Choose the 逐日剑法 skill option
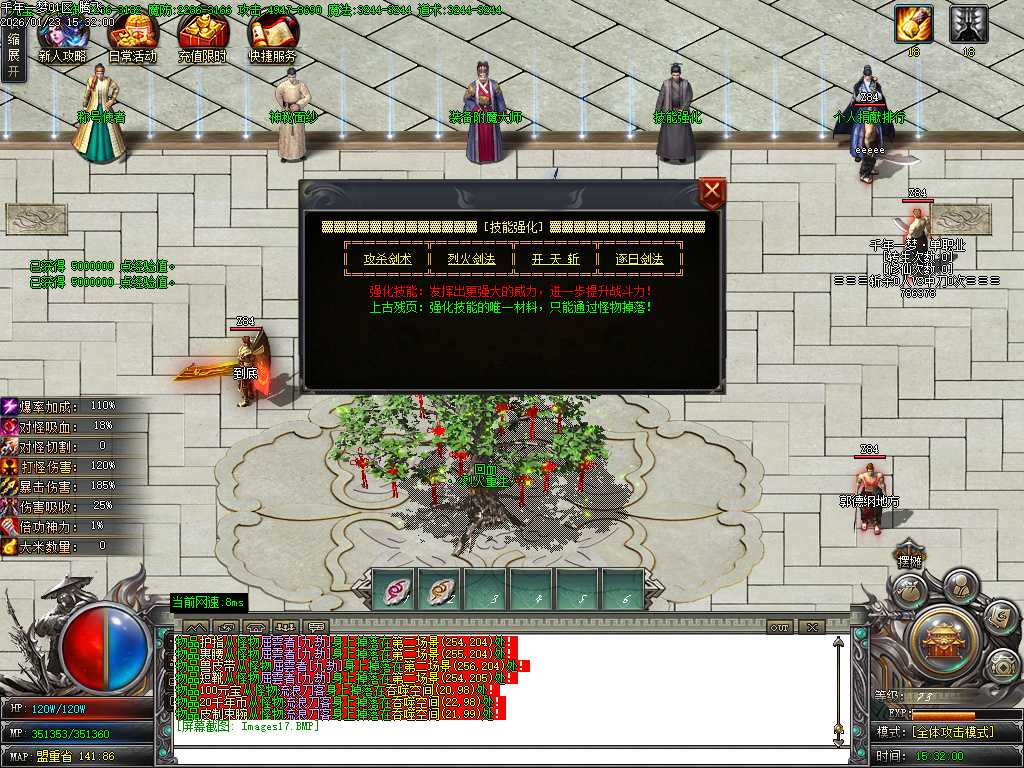Viewport: 1024px width, 768px height. 640,258
